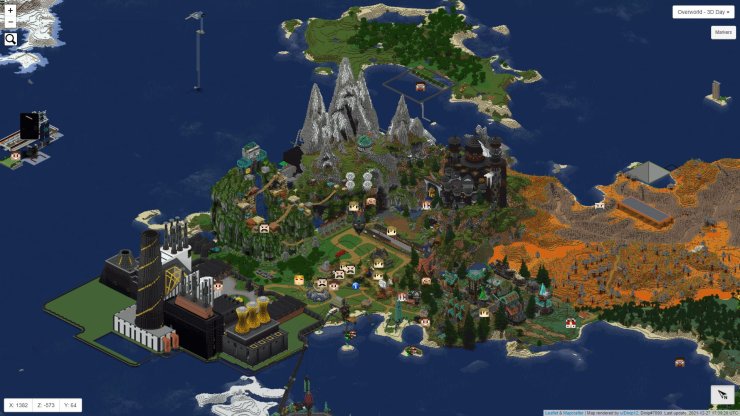Open the Overworld - 3D Day map dropdown
The height and width of the screenshot is (416, 740).
click(703, 12)
